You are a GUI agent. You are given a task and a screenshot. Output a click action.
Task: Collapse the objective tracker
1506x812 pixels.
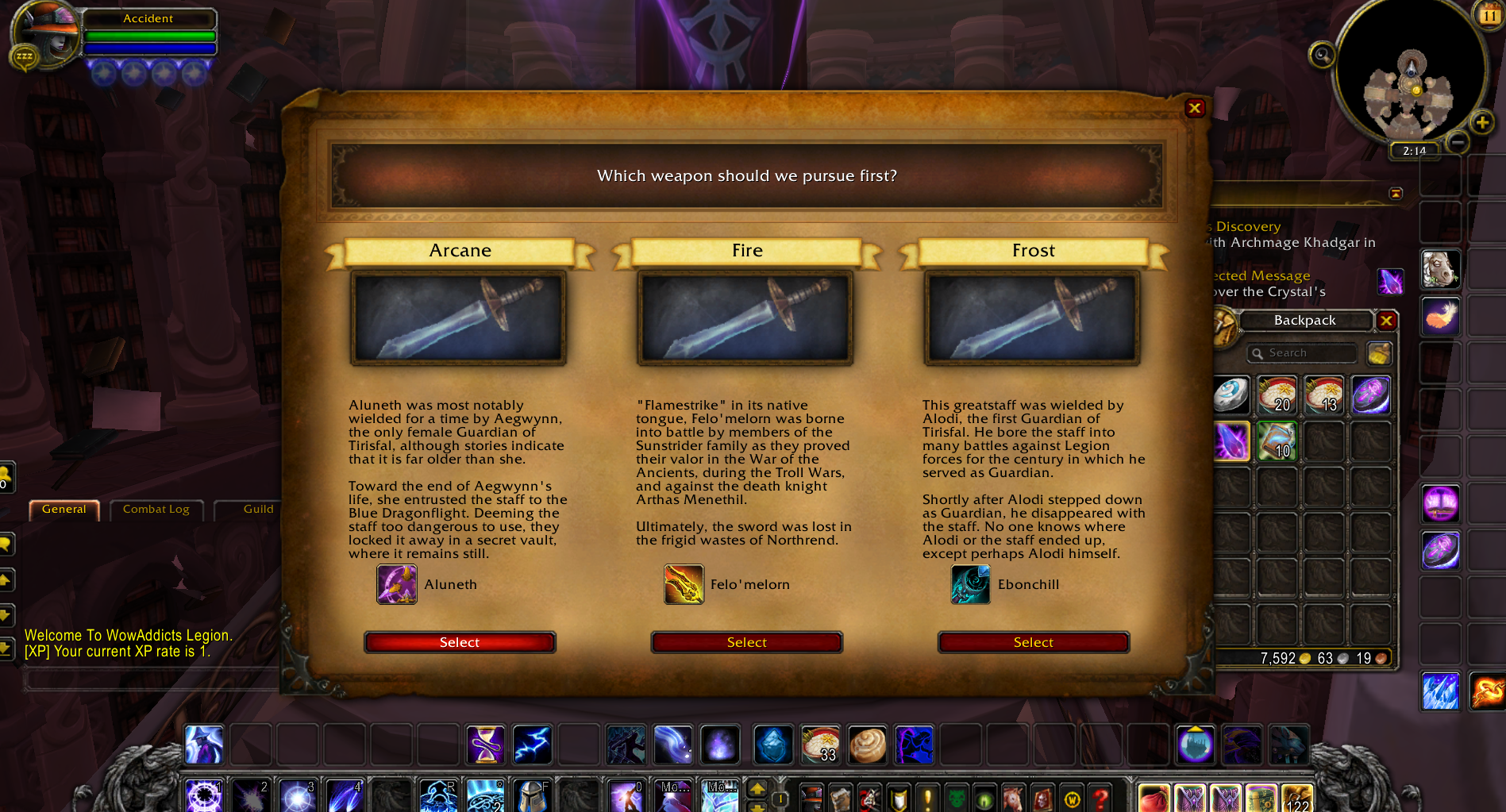(x=1396, y=194)
